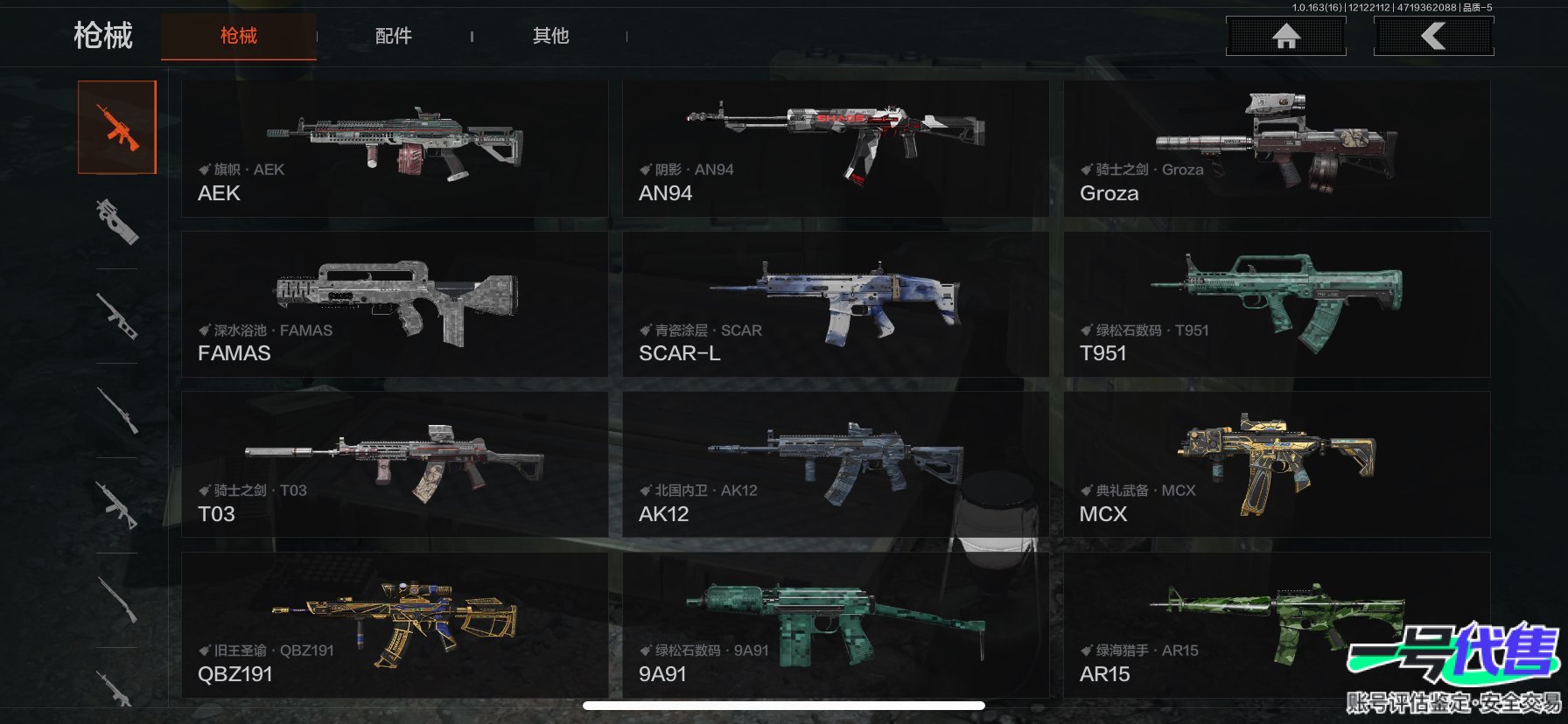This screenshot has width=1568, height=724.
Task: Choose the green T951 rifle
Action: point(1276,304)
